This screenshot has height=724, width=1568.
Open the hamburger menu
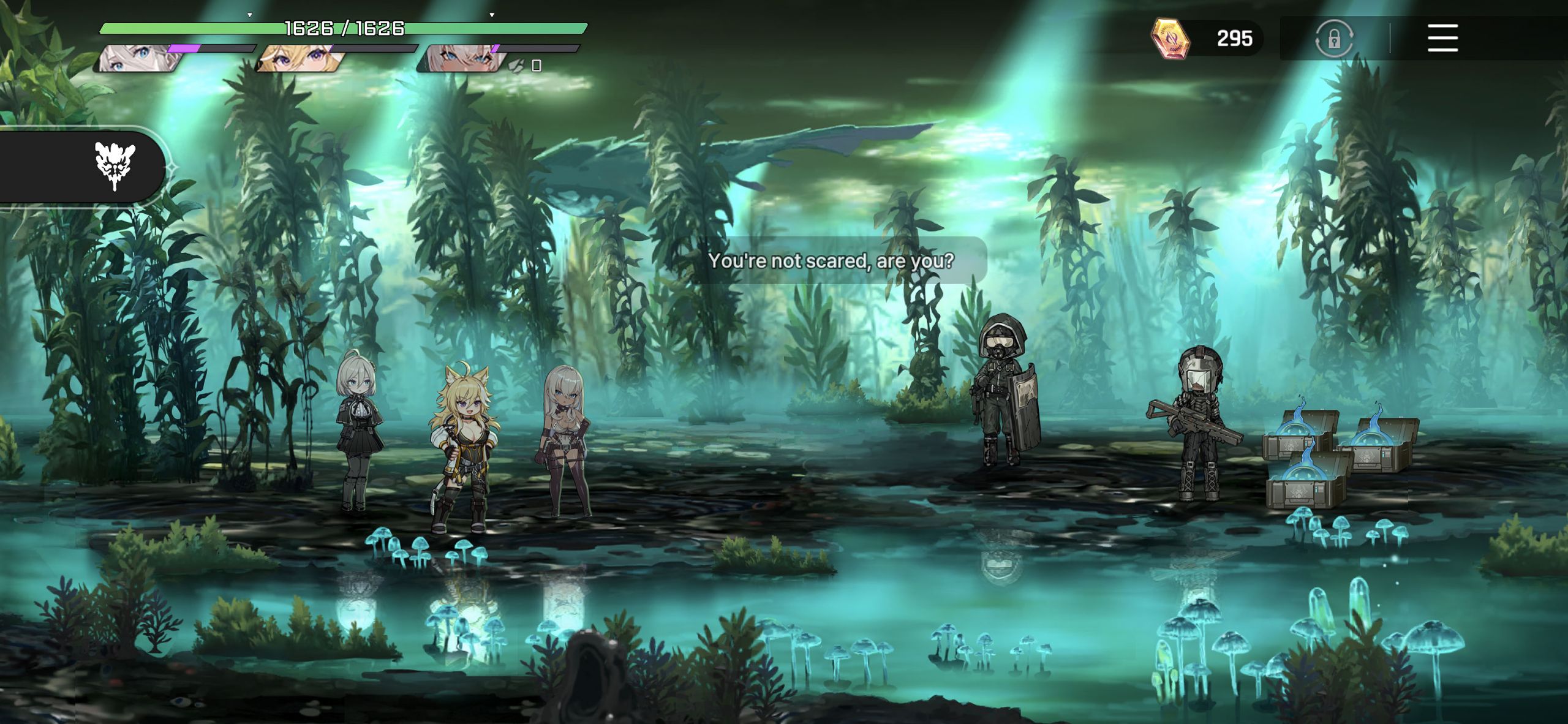1442,38
